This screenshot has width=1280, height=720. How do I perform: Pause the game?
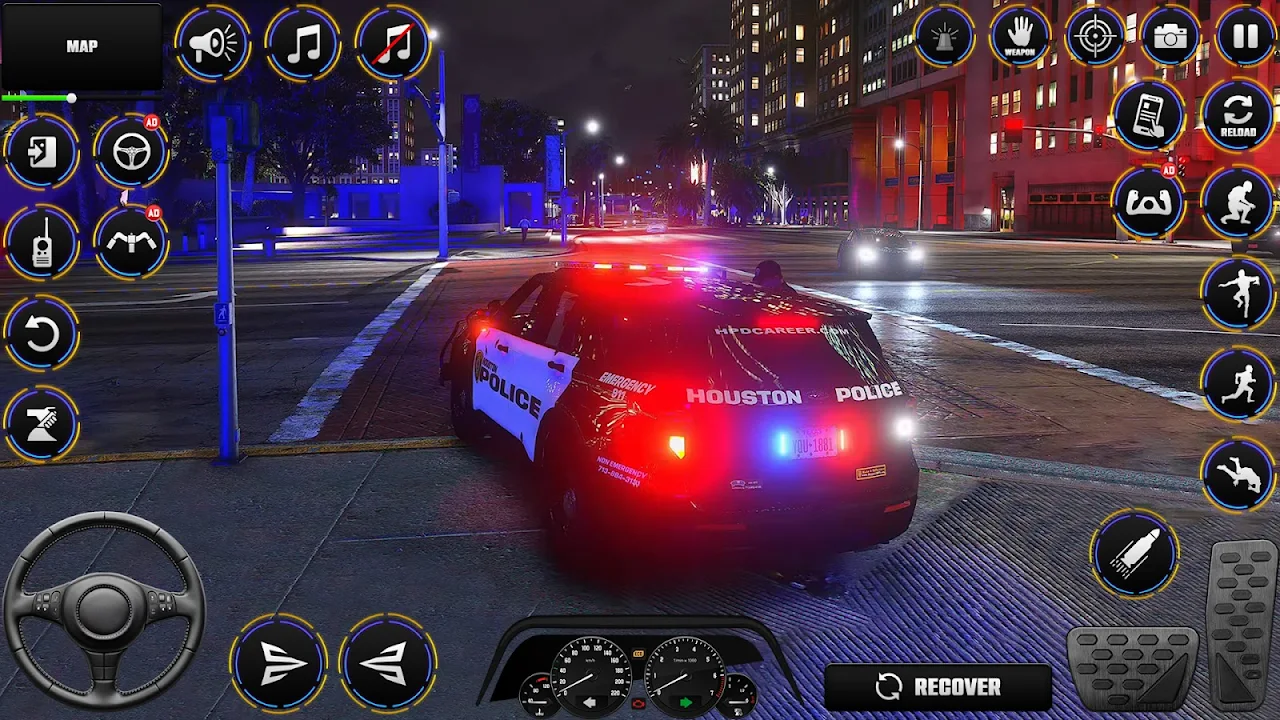1245,37
